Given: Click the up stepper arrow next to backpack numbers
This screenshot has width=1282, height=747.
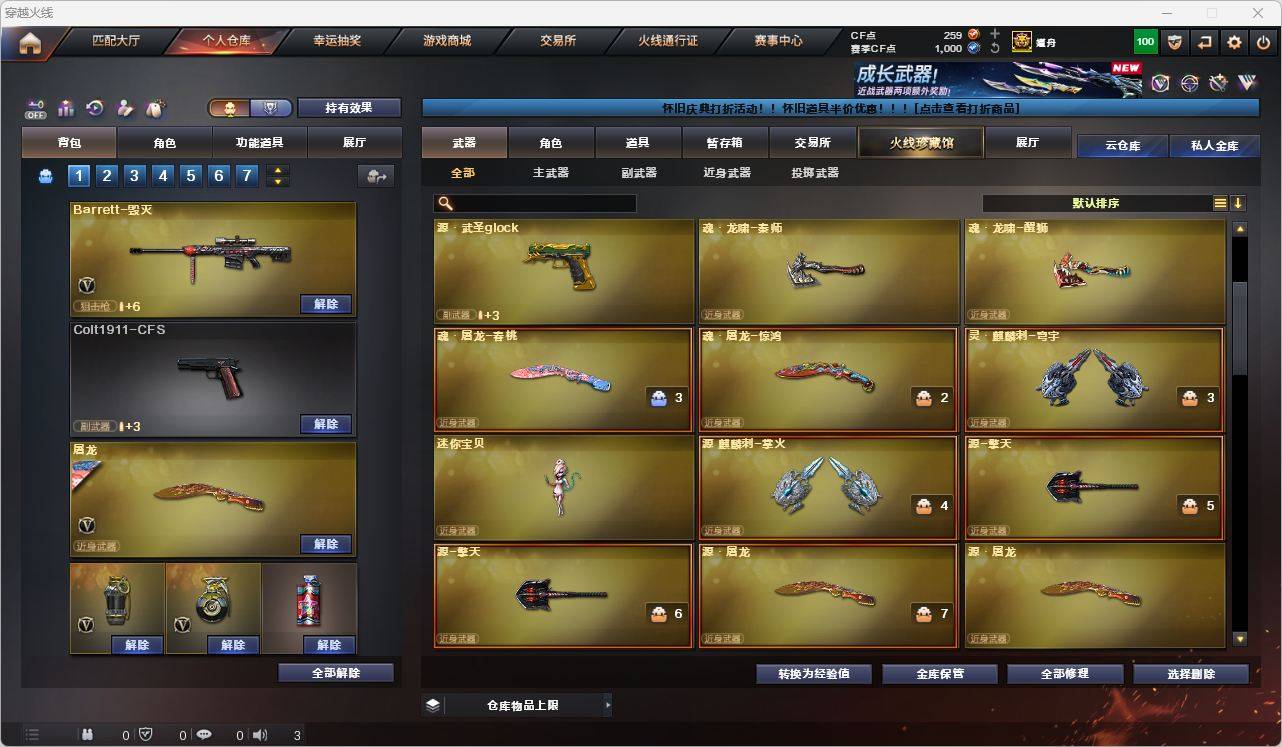Looking at the screenshot, I should coord(278,170).
